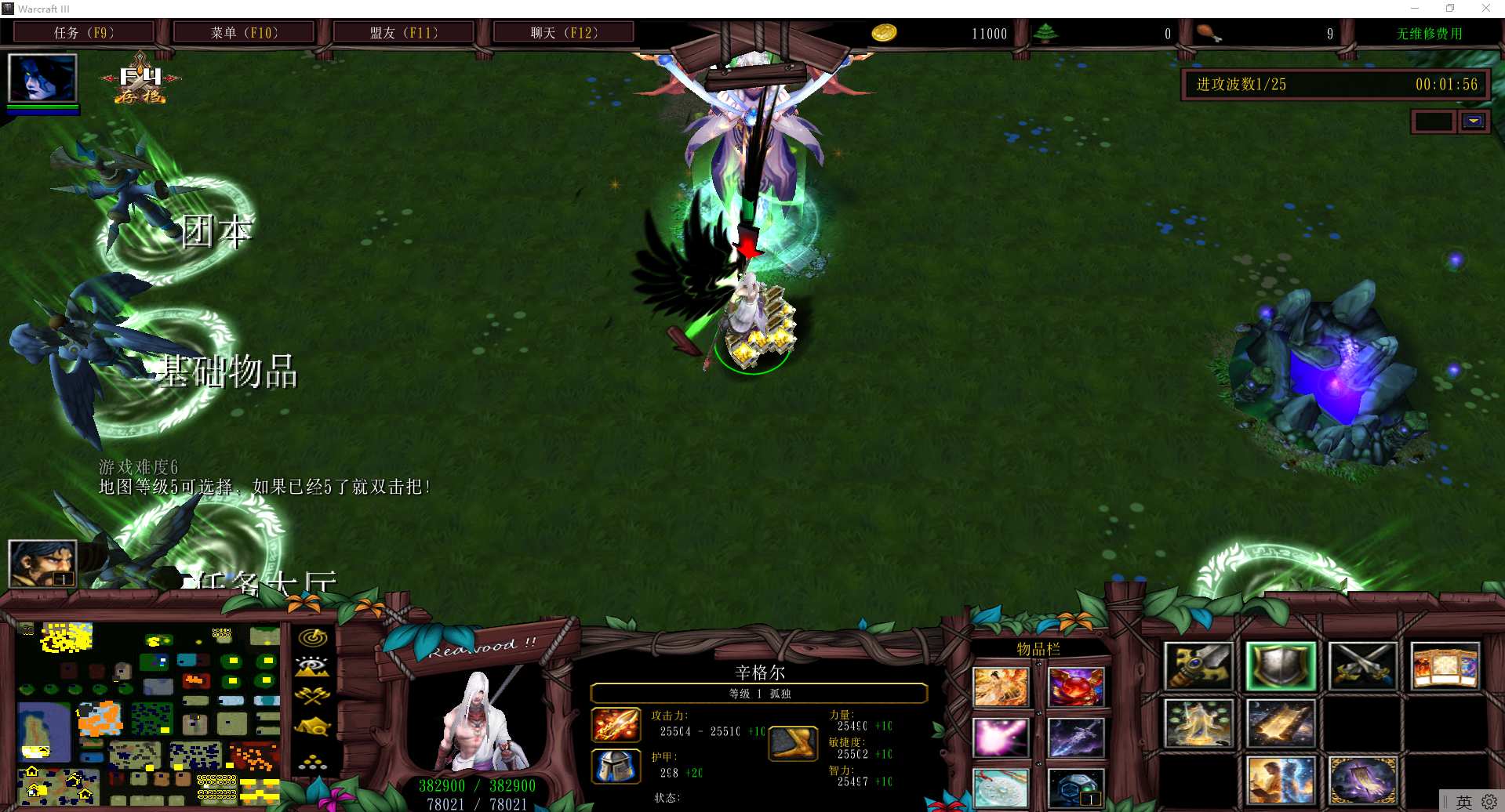
Task: Minimize the Warcraft III window
Action: click(x=1415, y=9)
